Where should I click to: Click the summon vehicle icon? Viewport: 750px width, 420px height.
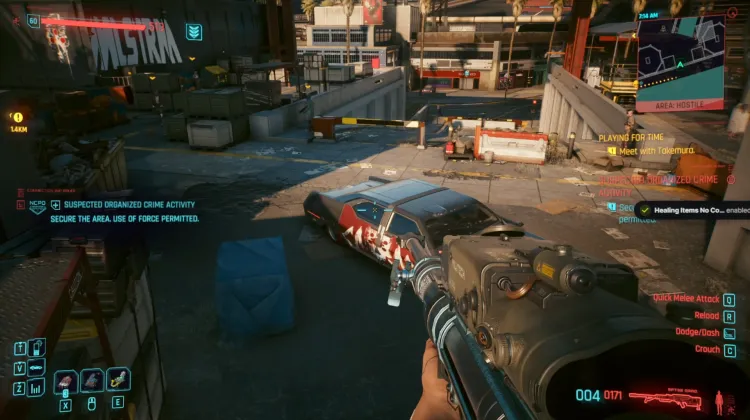pos(37,367)
